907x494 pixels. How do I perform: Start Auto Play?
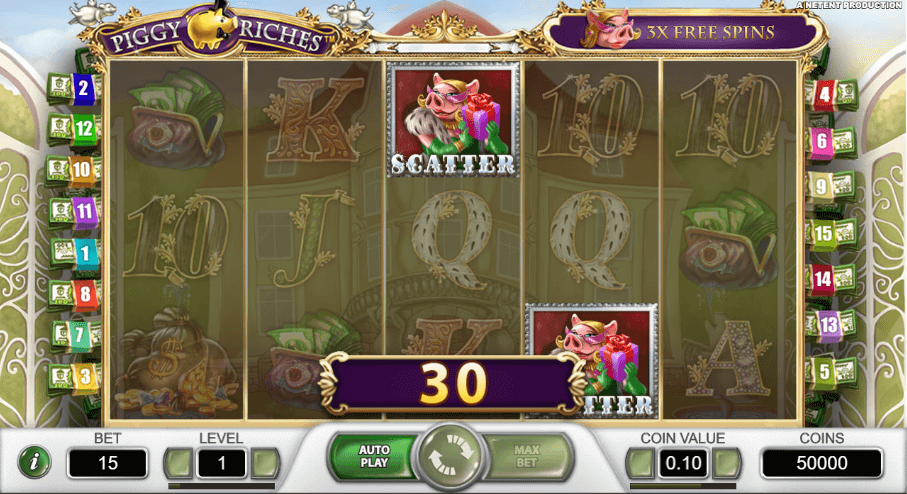pyautogui.click(x=374, y=457)
